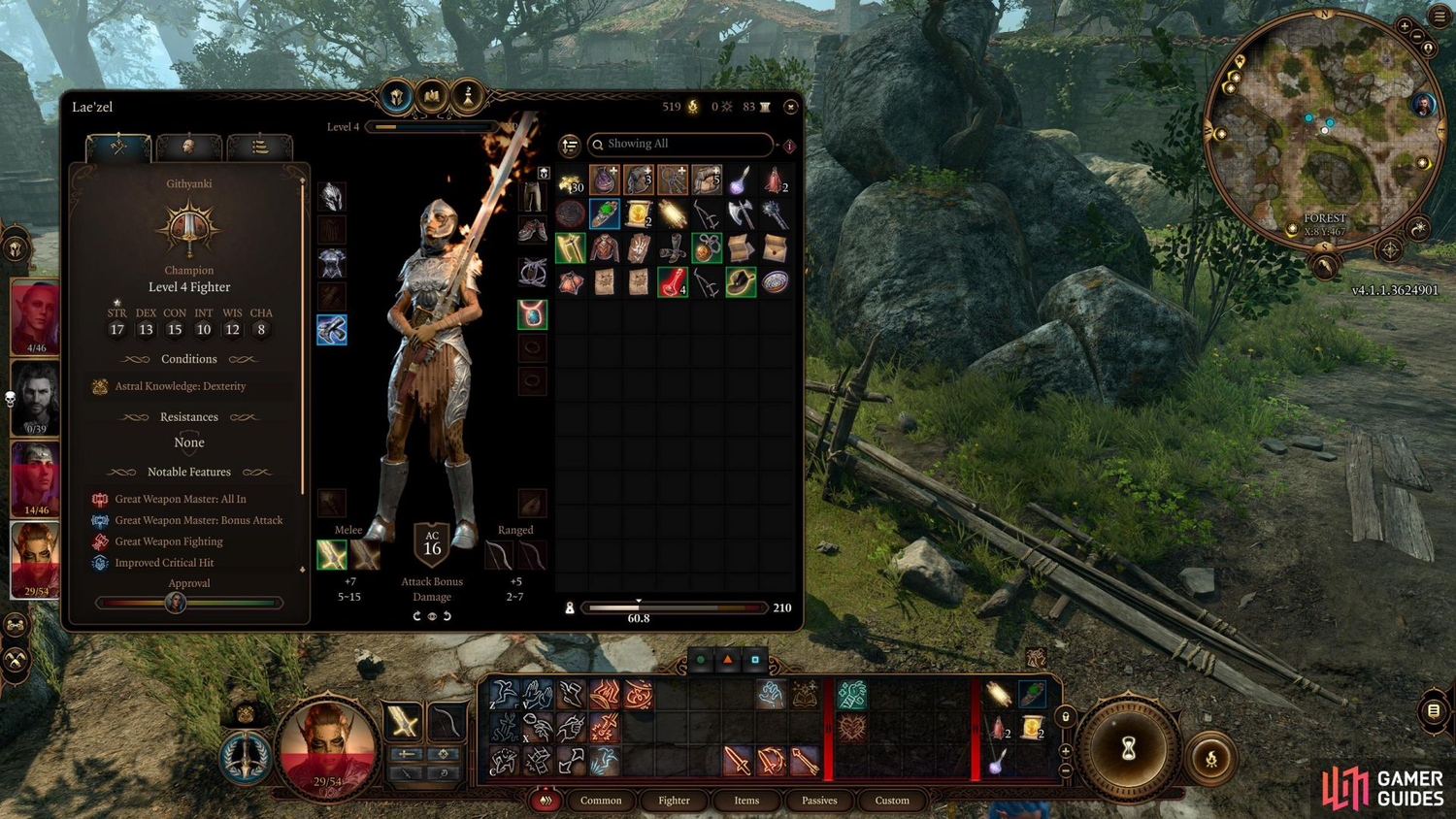Show the Passives hotbar tab

[819, 801]
